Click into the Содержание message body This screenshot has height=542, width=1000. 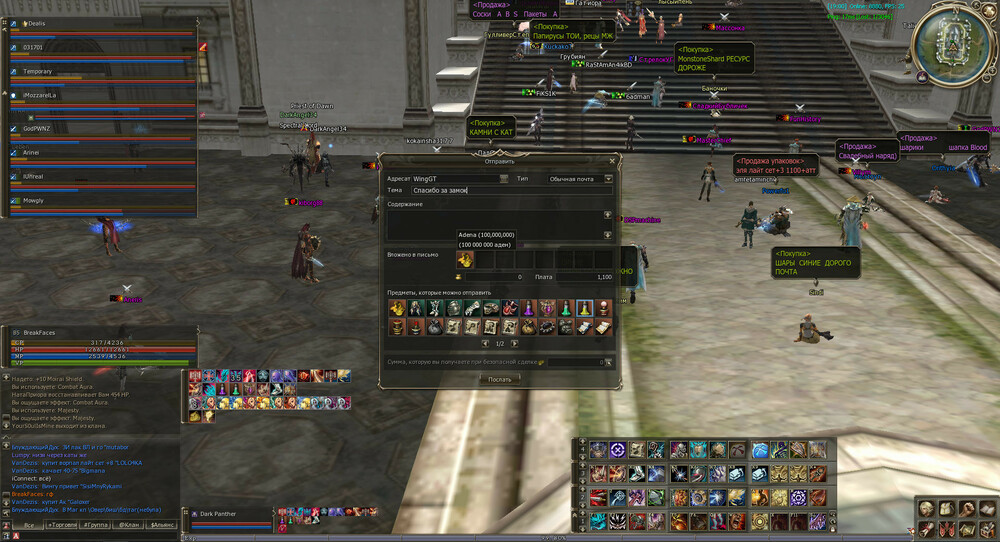point(495,224)
